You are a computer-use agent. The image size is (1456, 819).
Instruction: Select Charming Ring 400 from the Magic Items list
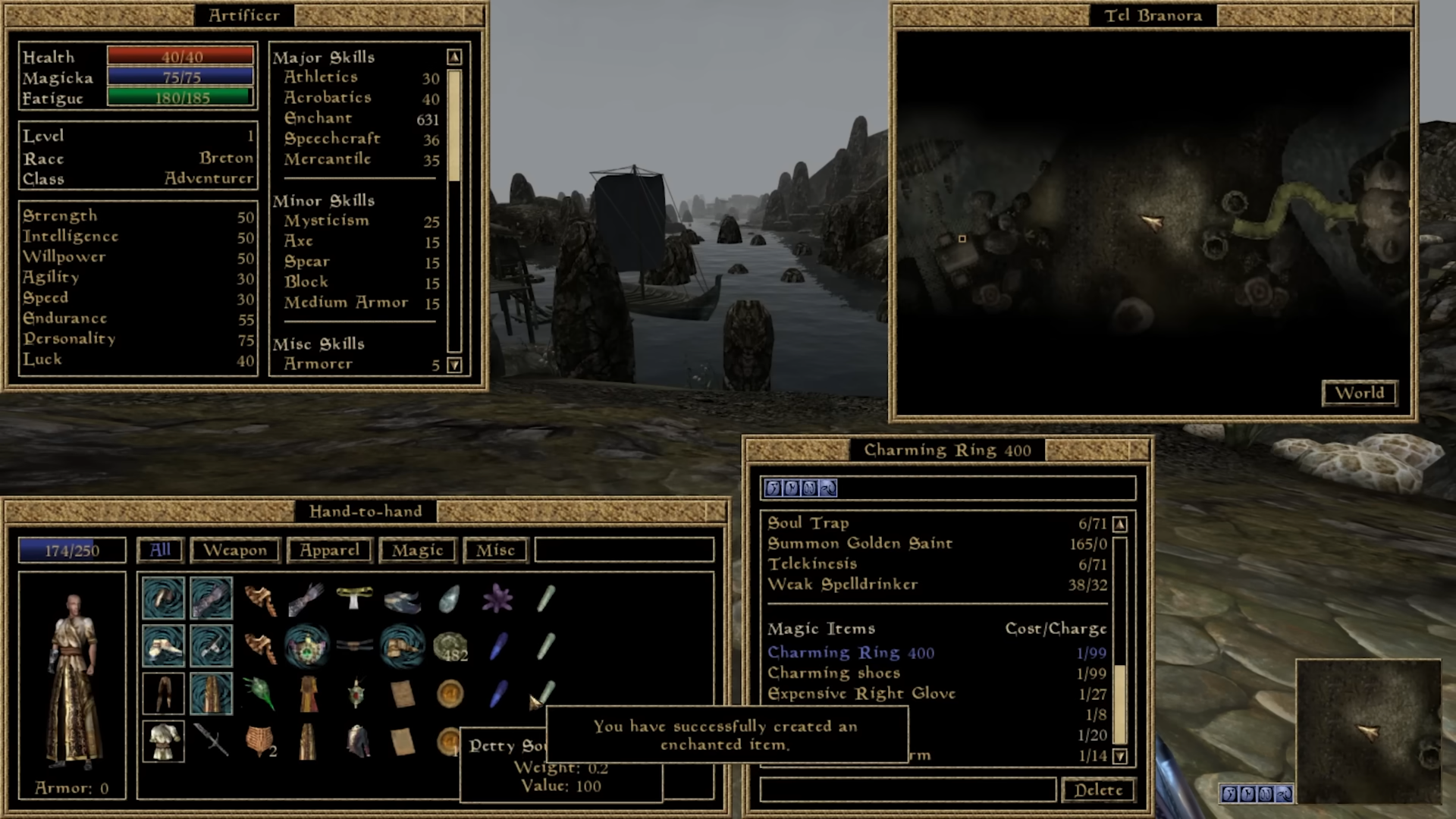point(850,652)
